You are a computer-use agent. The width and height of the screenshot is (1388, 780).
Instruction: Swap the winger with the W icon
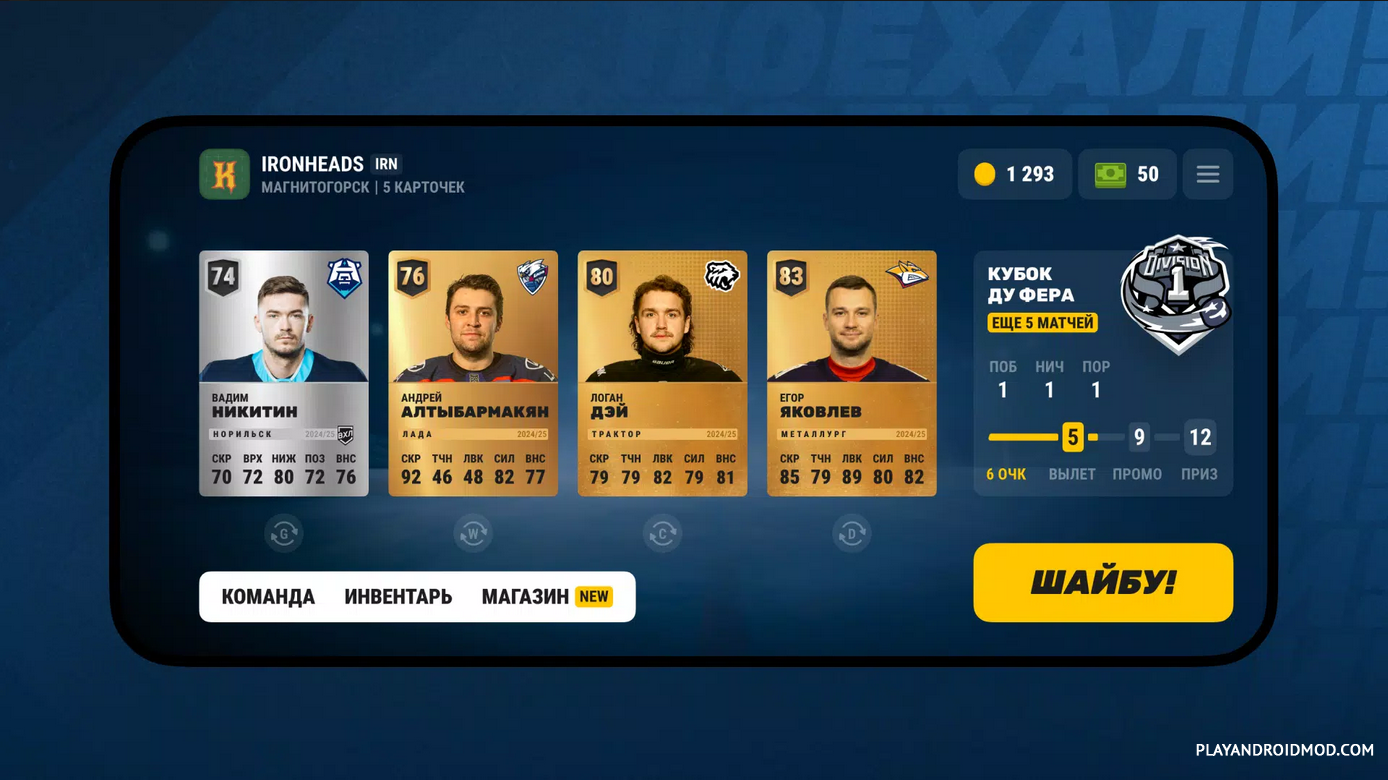click(473, 533)
